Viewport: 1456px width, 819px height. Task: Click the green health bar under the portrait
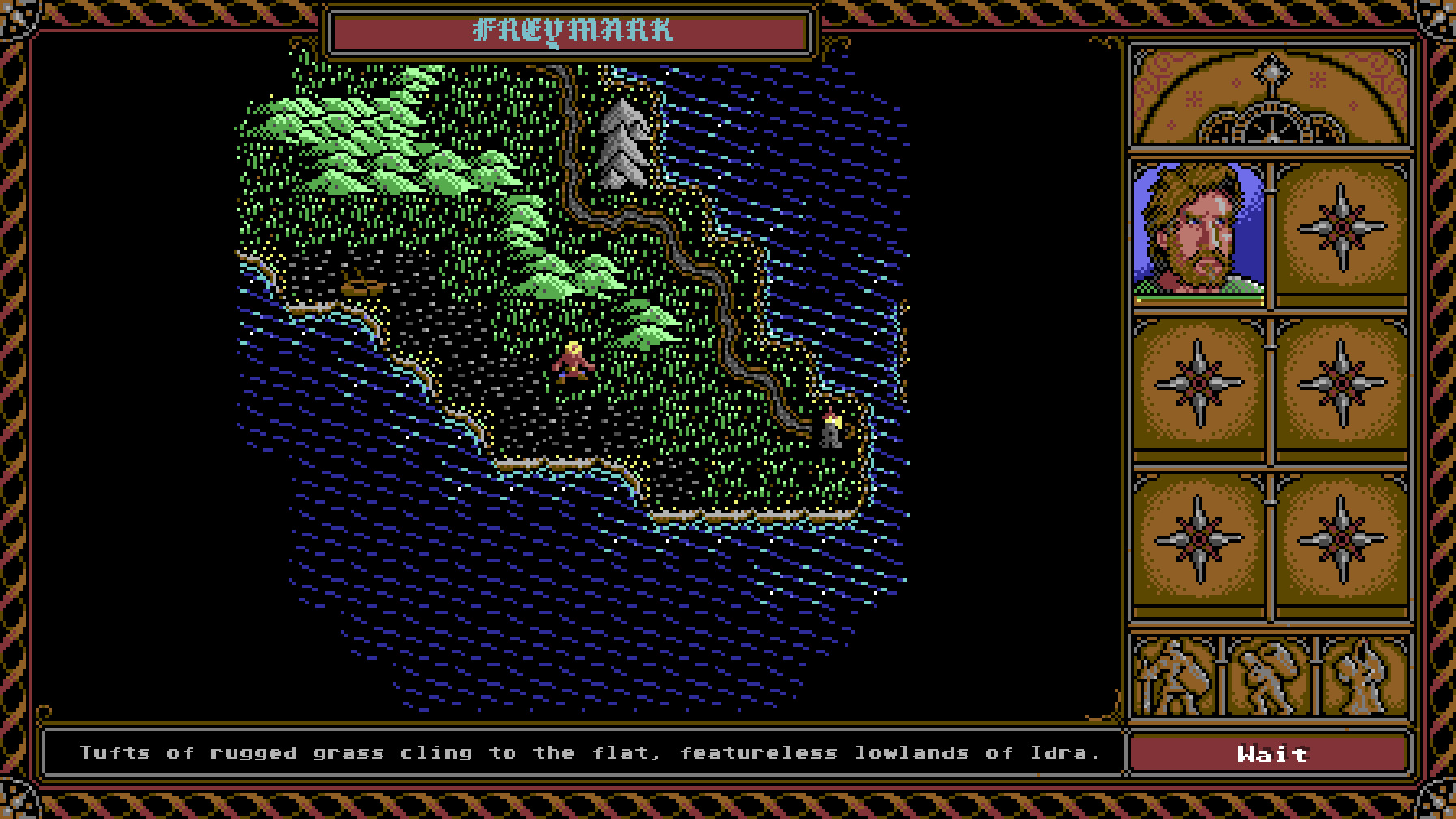1198,299
